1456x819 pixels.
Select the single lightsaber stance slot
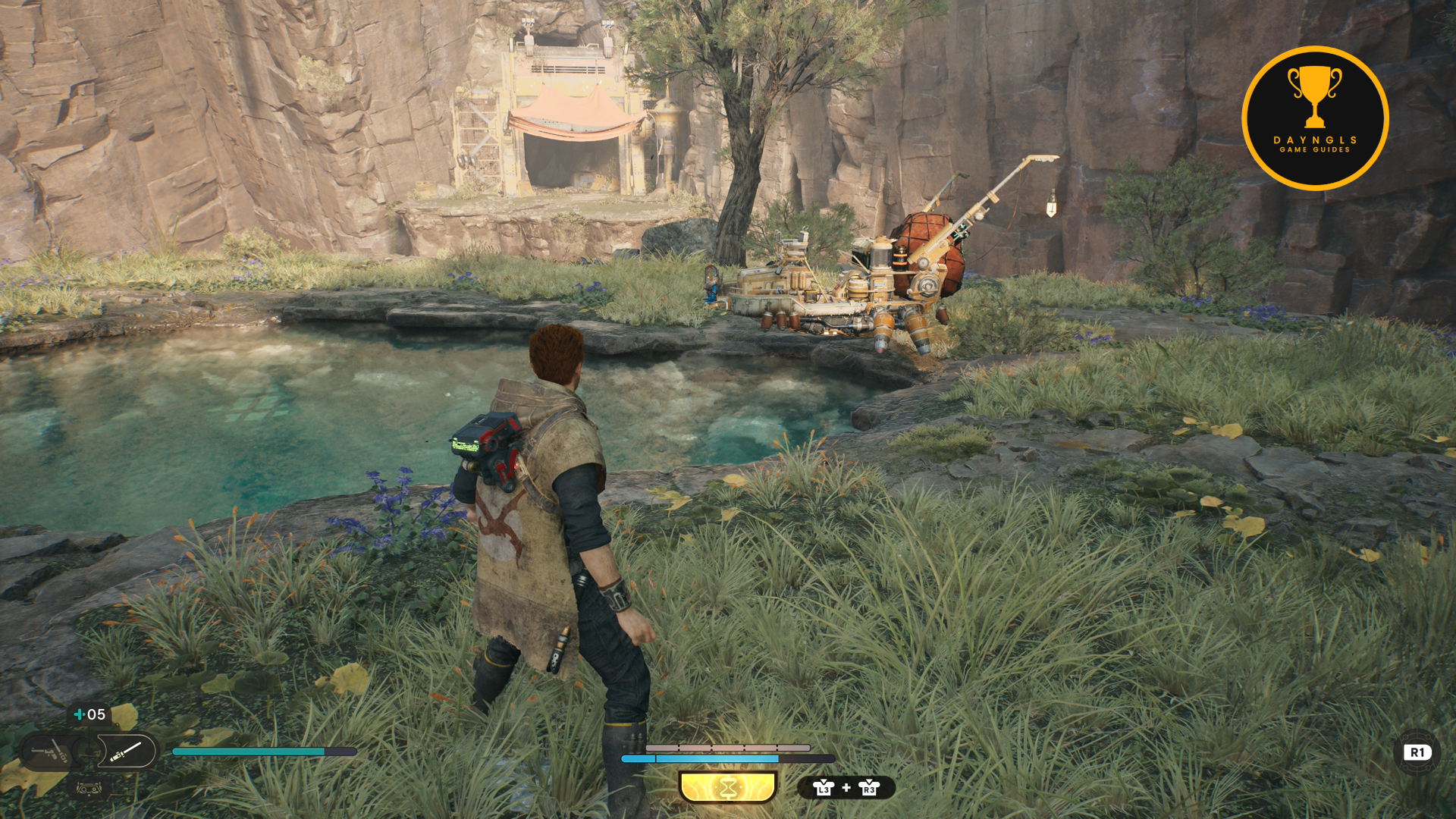point(126,752)
